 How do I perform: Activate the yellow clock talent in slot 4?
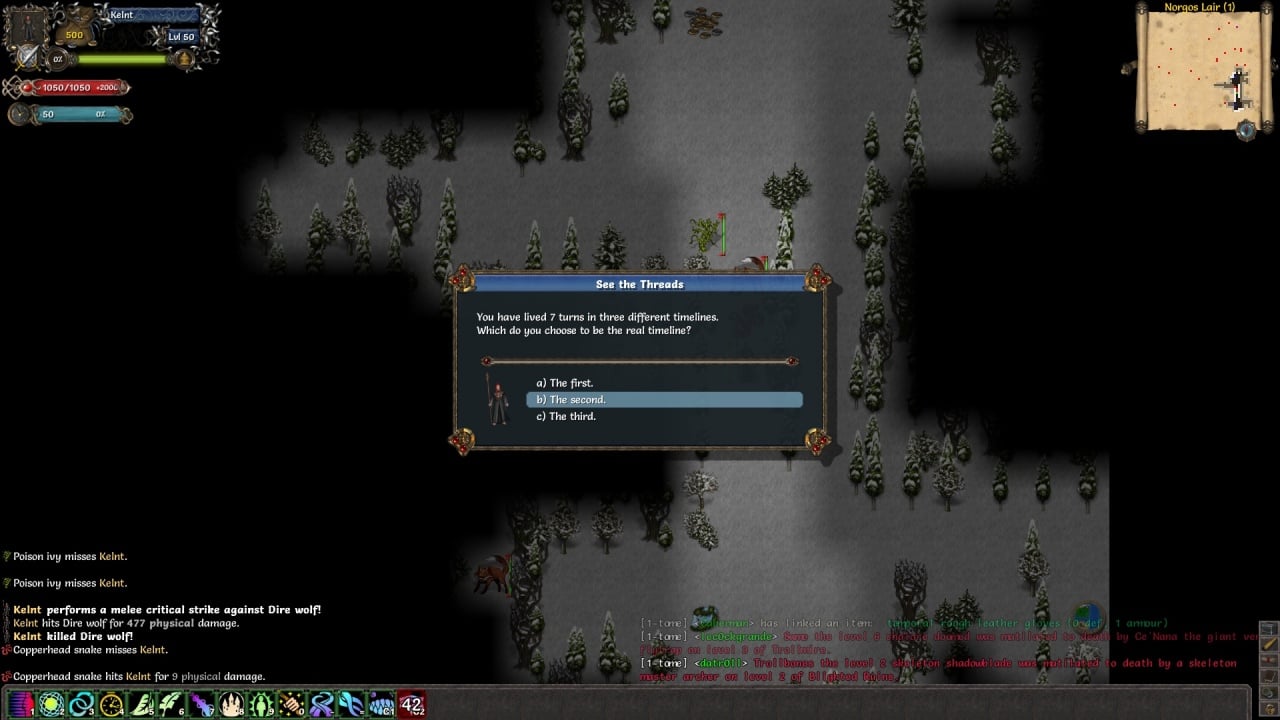pos(111,704)
